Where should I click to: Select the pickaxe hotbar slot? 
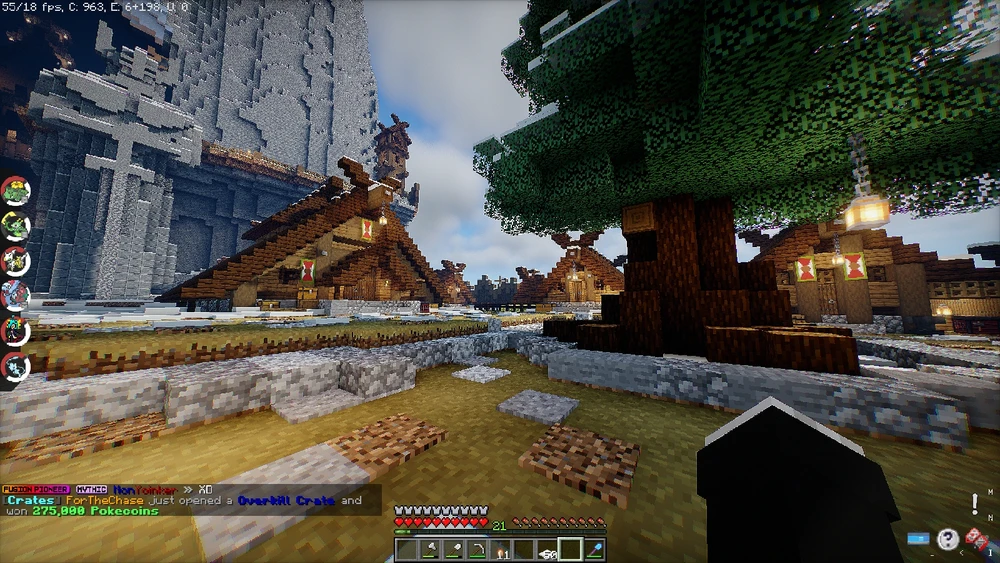click(x=476, y=549)
